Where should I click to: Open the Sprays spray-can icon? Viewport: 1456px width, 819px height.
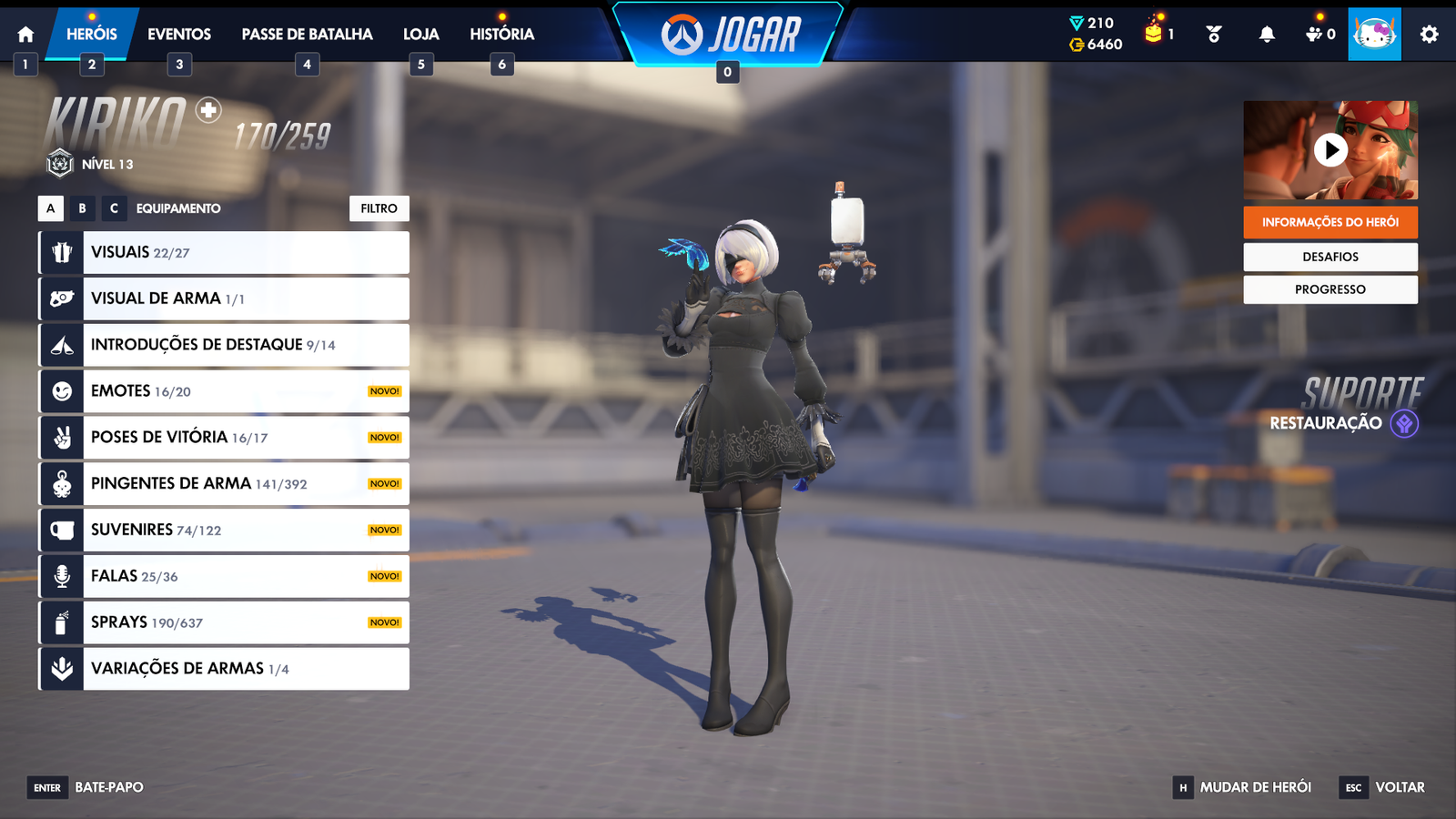coord(60,622)
